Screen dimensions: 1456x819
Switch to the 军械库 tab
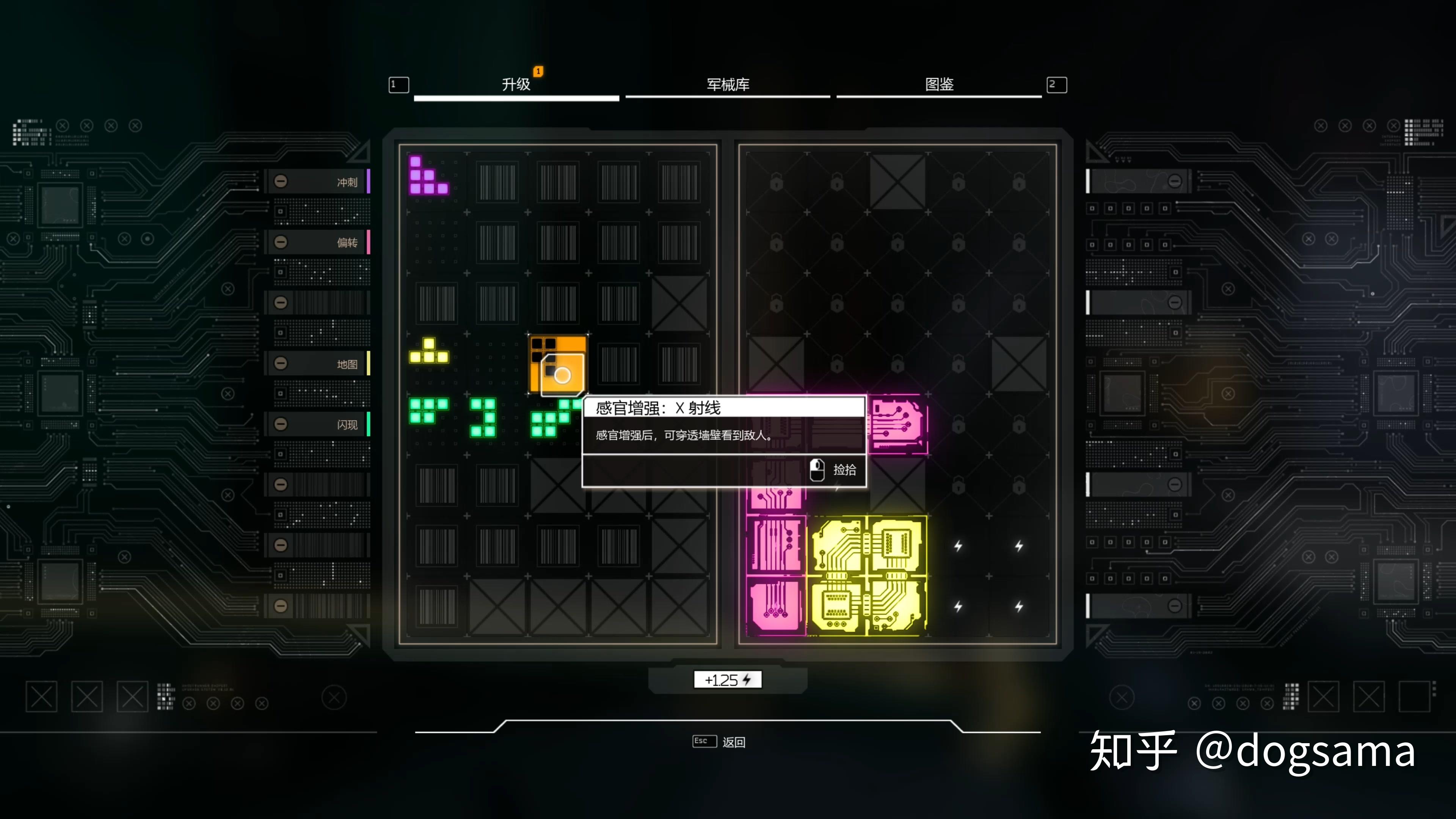pos(728,85)
